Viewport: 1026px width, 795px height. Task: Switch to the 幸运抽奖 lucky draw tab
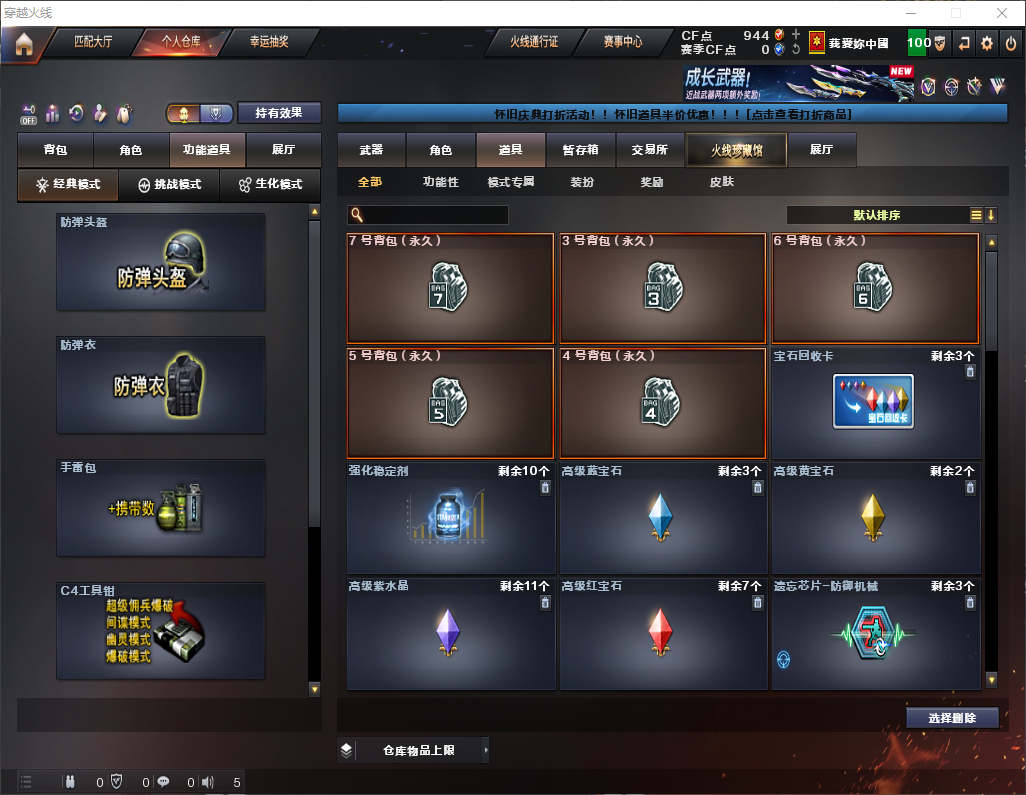point(268,43)
